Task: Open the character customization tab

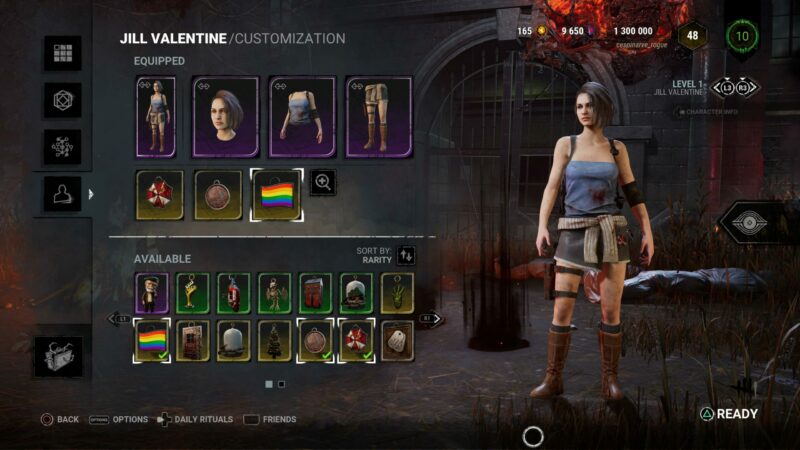Action: coord(62,194)
